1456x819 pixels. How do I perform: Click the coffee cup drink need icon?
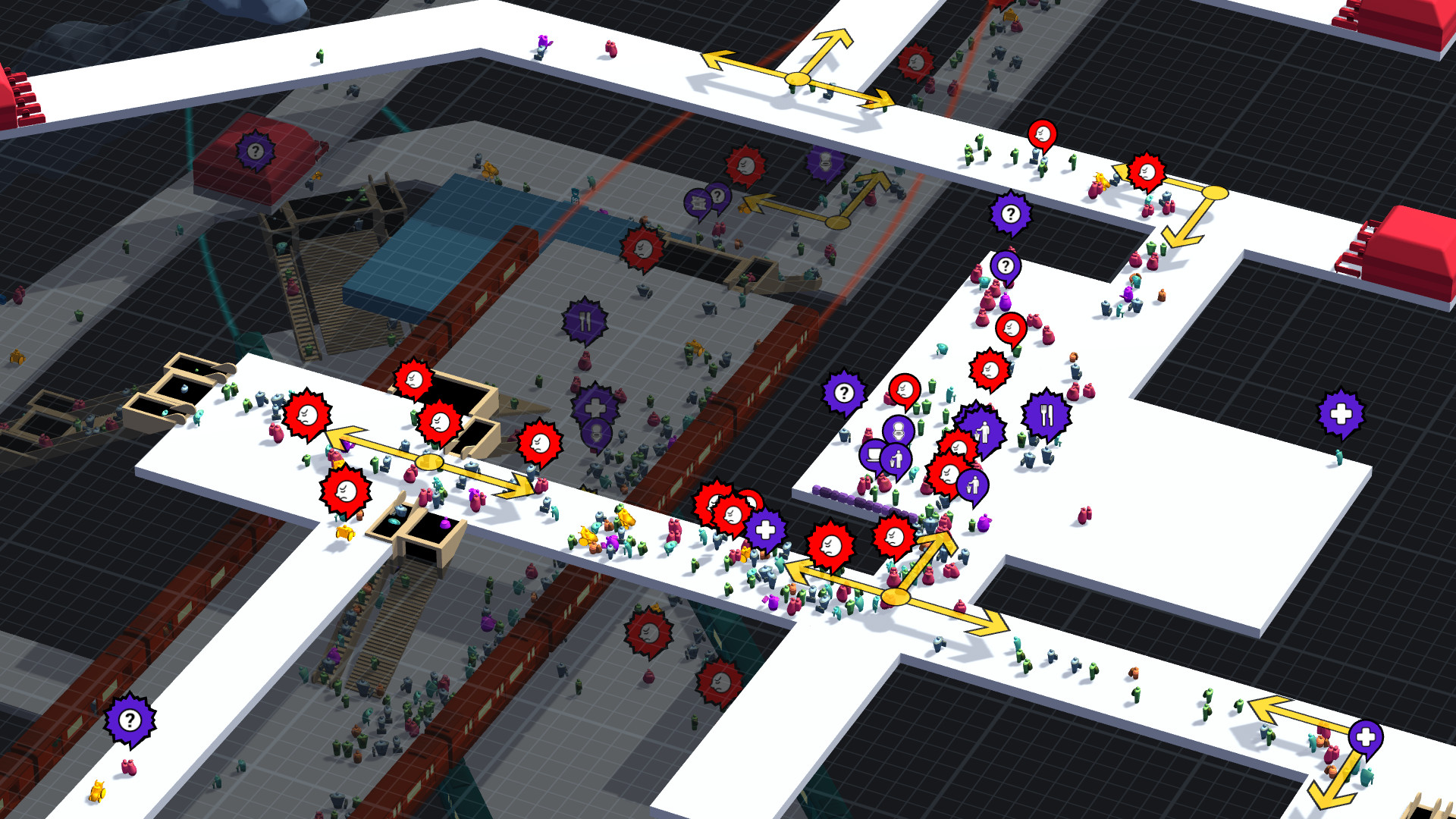click(873, 455)
